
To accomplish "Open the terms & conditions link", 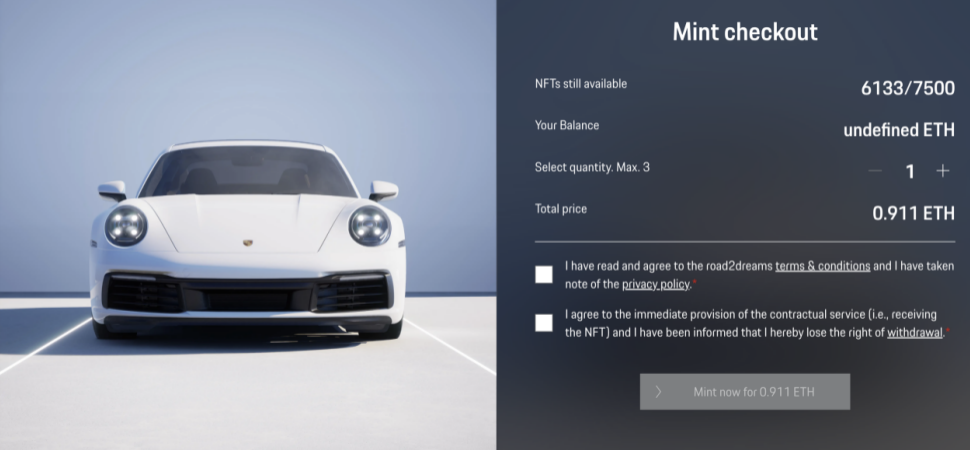I will tap(823, 266).
